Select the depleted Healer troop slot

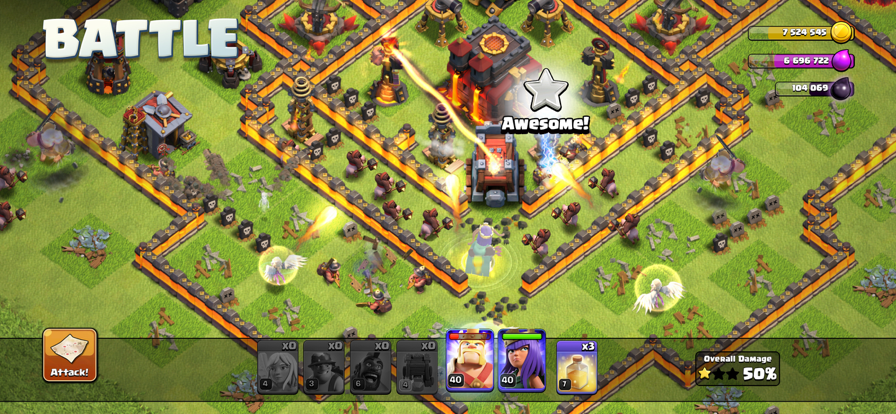(277, 366)
